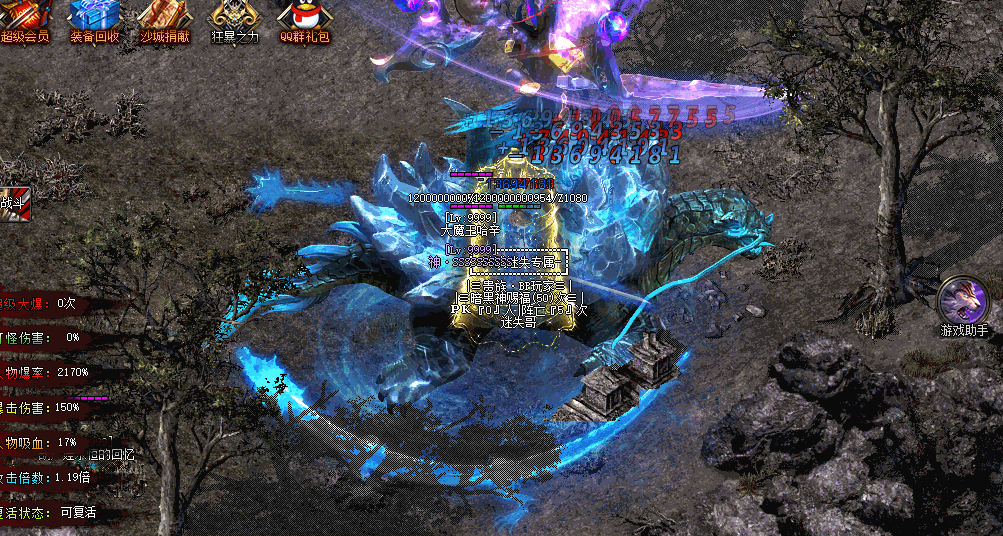Viewport: 1003px width, 536px height.
Task: Open the 沙城捐献 donation scroll icon
Action: 165,18
